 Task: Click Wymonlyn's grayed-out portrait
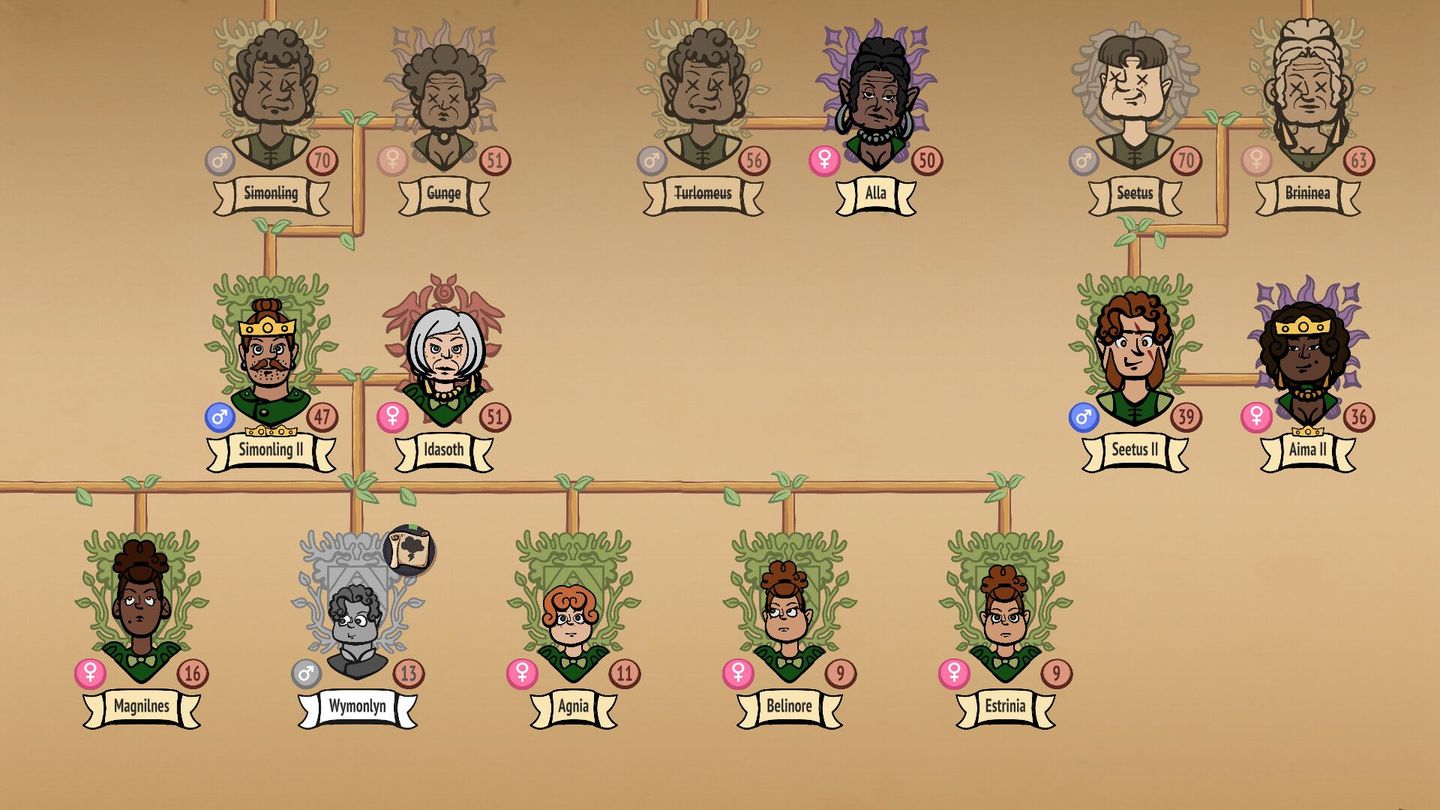355,615
